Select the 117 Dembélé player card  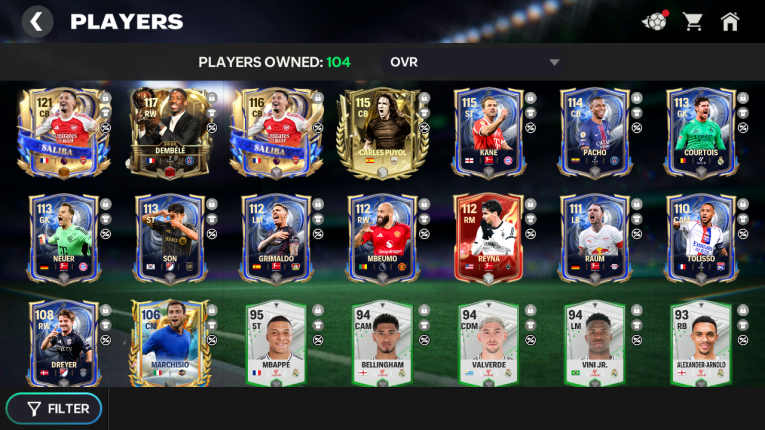[167, 131]
